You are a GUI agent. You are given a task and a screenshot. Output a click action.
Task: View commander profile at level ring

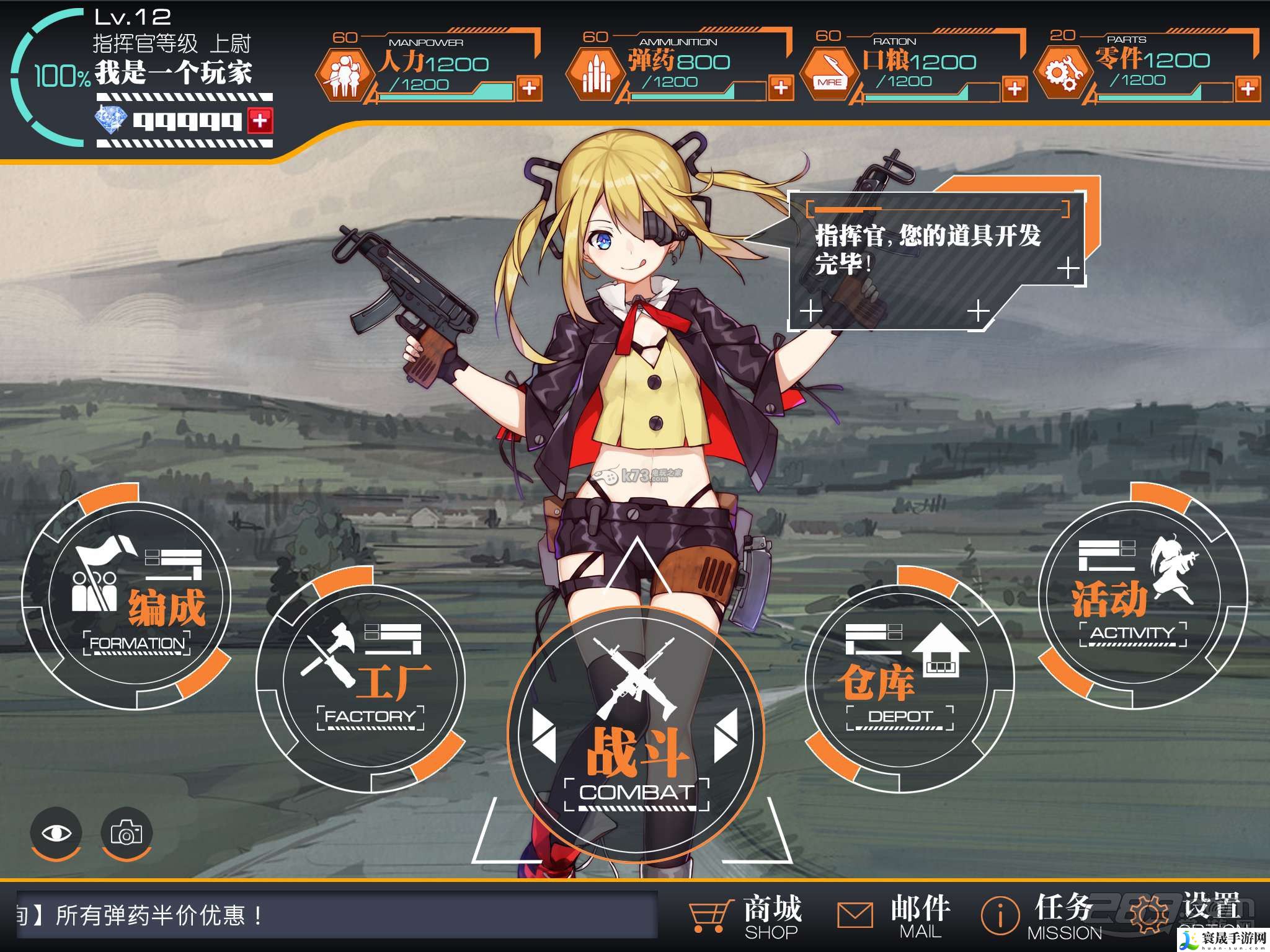[x=56, y=76]
